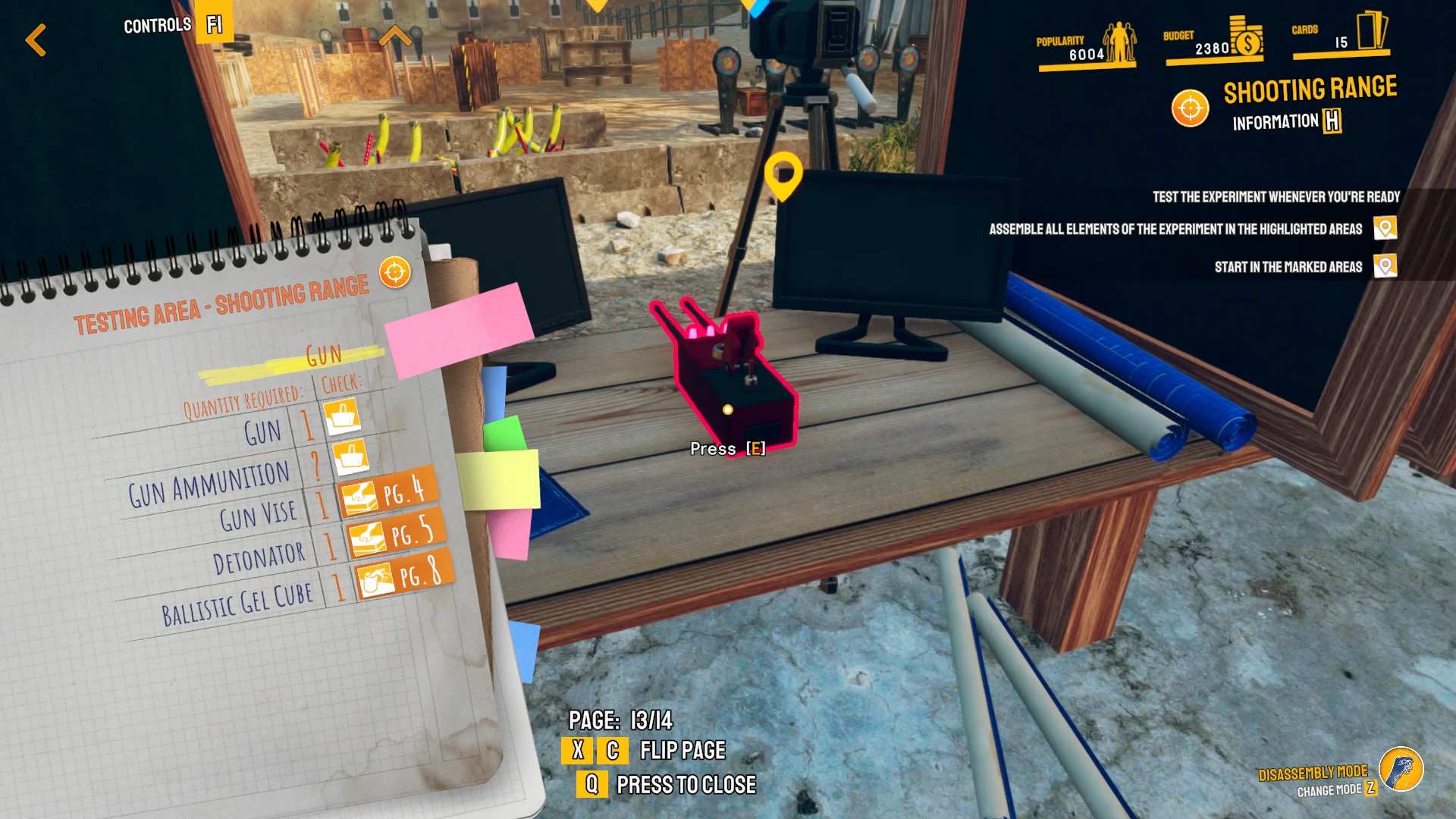Check the Gun Ammunition basket checkbox
Image resolution: width=1456 pixels, height=819 pixels.
click(350, 457)
